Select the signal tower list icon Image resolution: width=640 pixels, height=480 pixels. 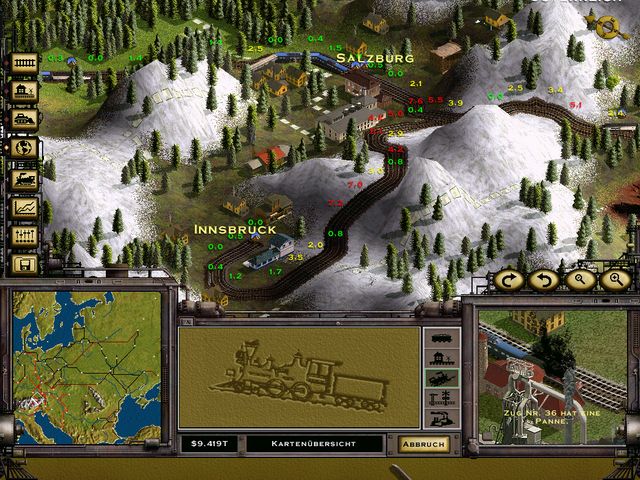click(441, 399)
